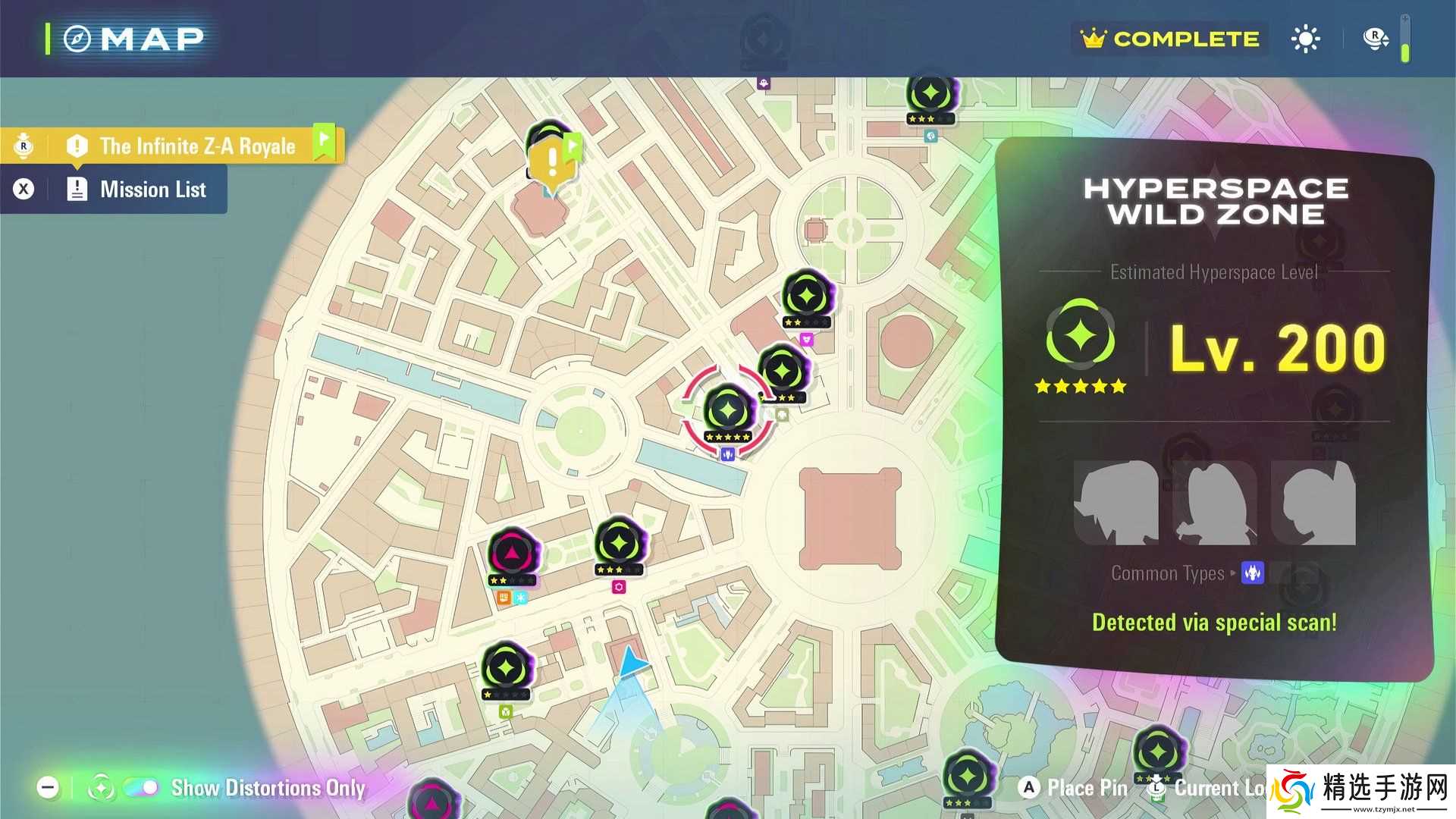
Task: Click the compass MAP title icon
Action: (77, 39)
